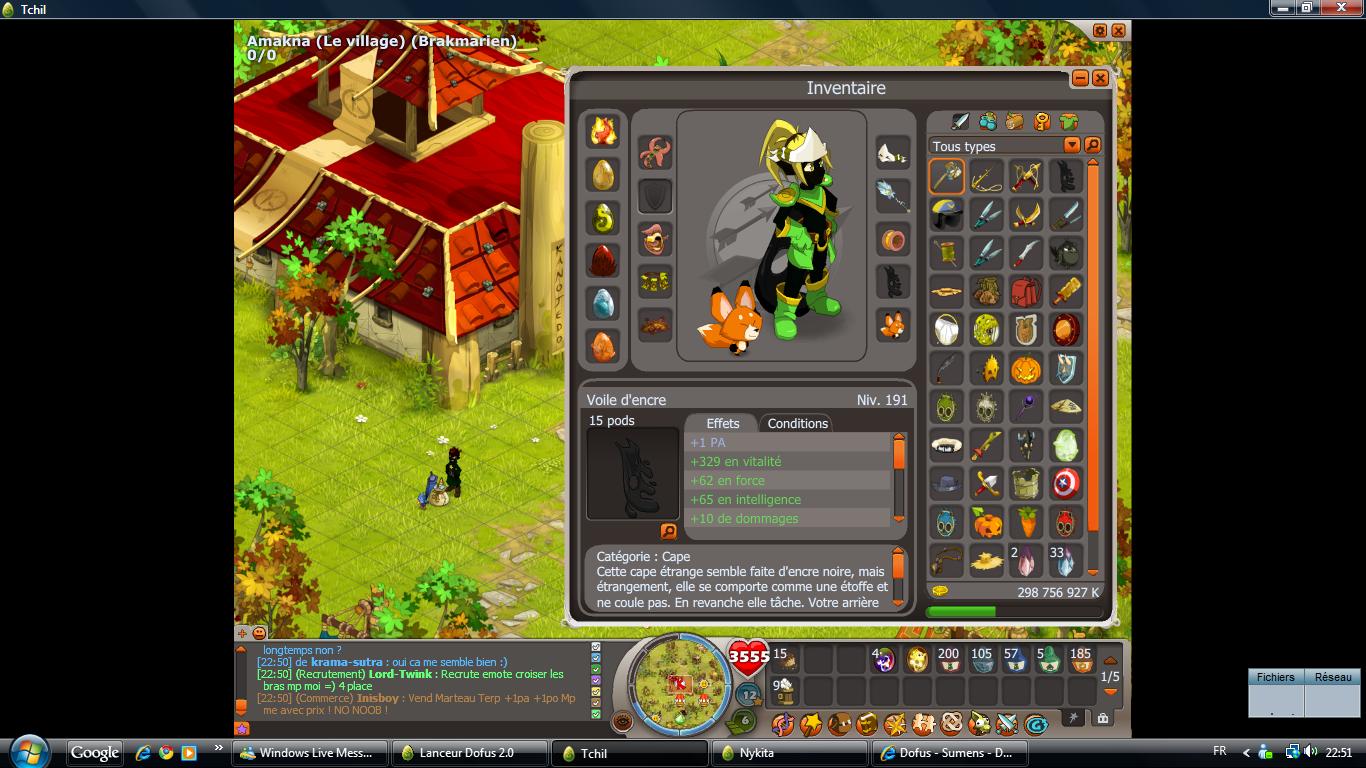Select the equipped orange ring slot
Viewport: 1366px width, 768px height.
(x=893, y=240)
